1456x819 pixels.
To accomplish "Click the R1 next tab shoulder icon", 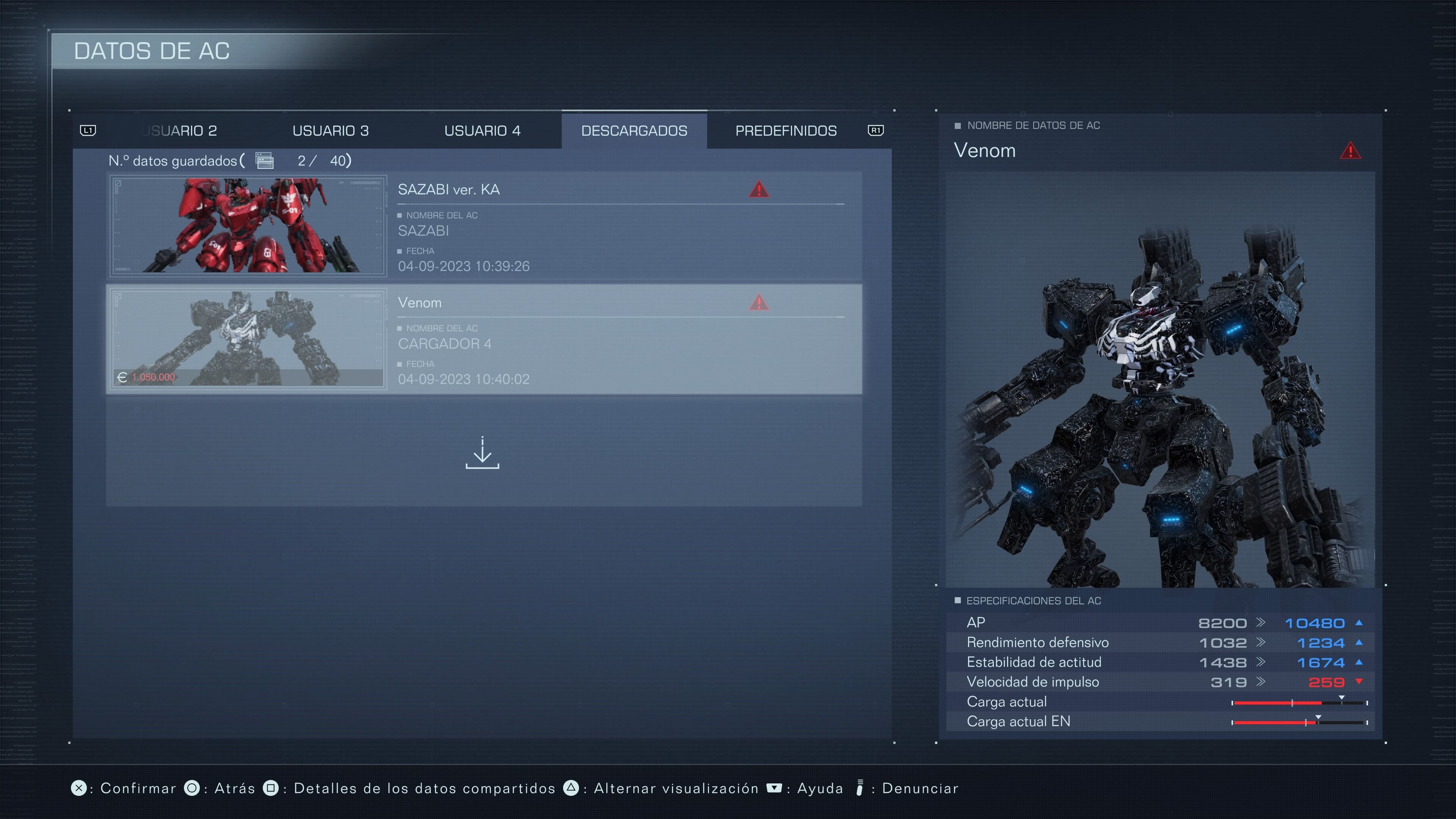I will click(x=877, y=130).
